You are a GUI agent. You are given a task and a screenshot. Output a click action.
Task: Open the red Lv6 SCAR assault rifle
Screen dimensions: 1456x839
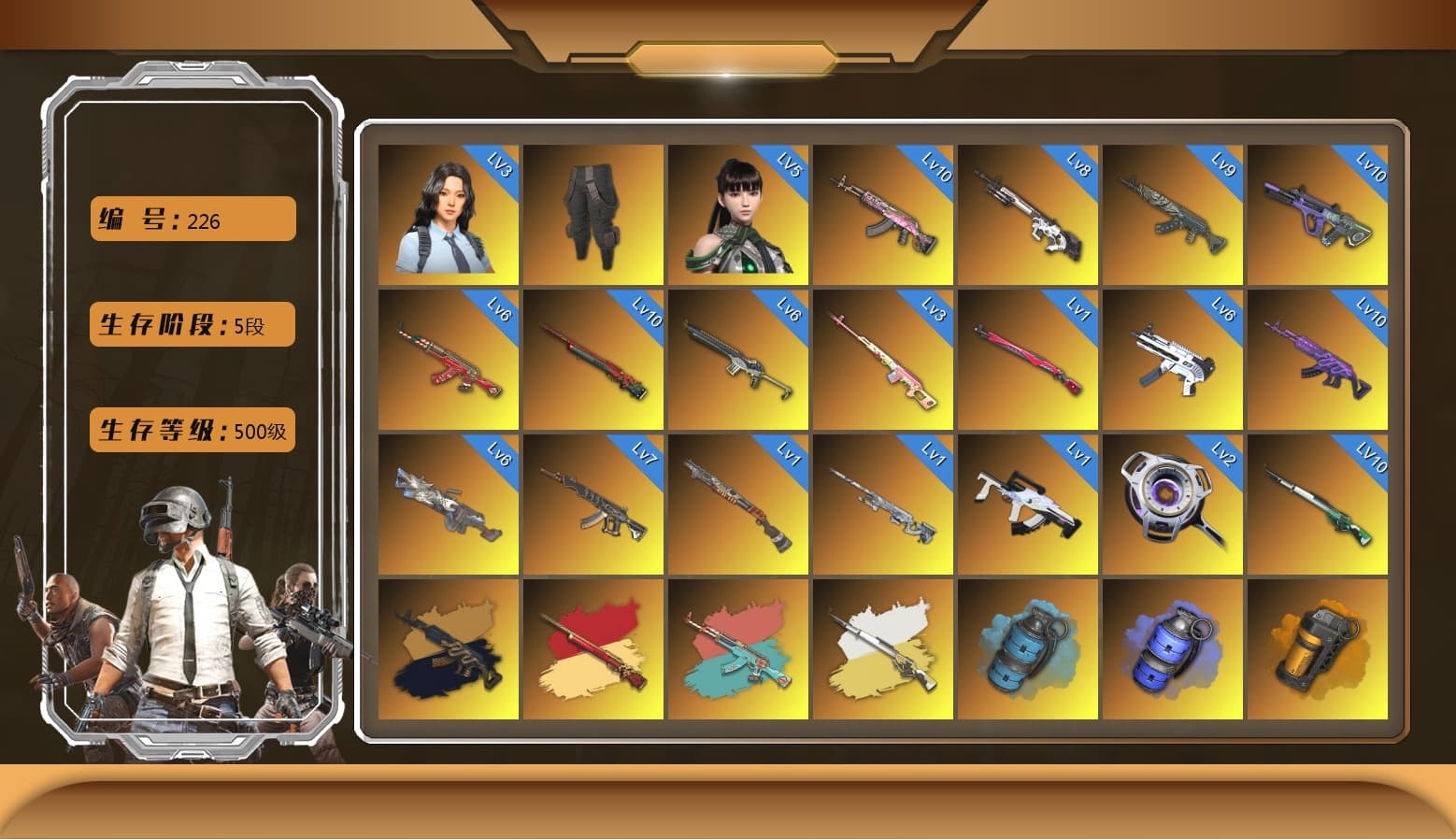[x=447, y=358]
